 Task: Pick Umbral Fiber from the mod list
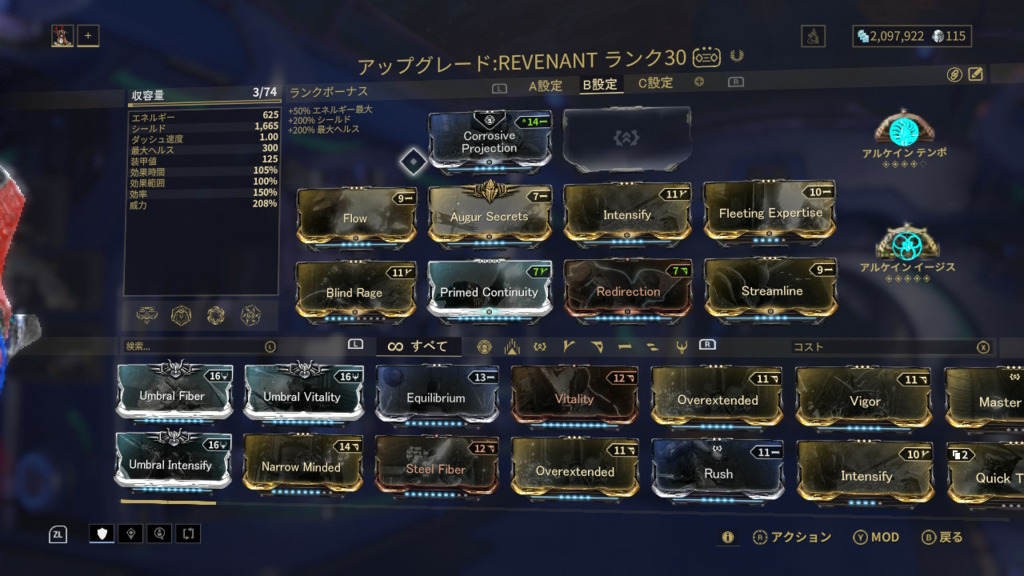[x=173, y=394]
